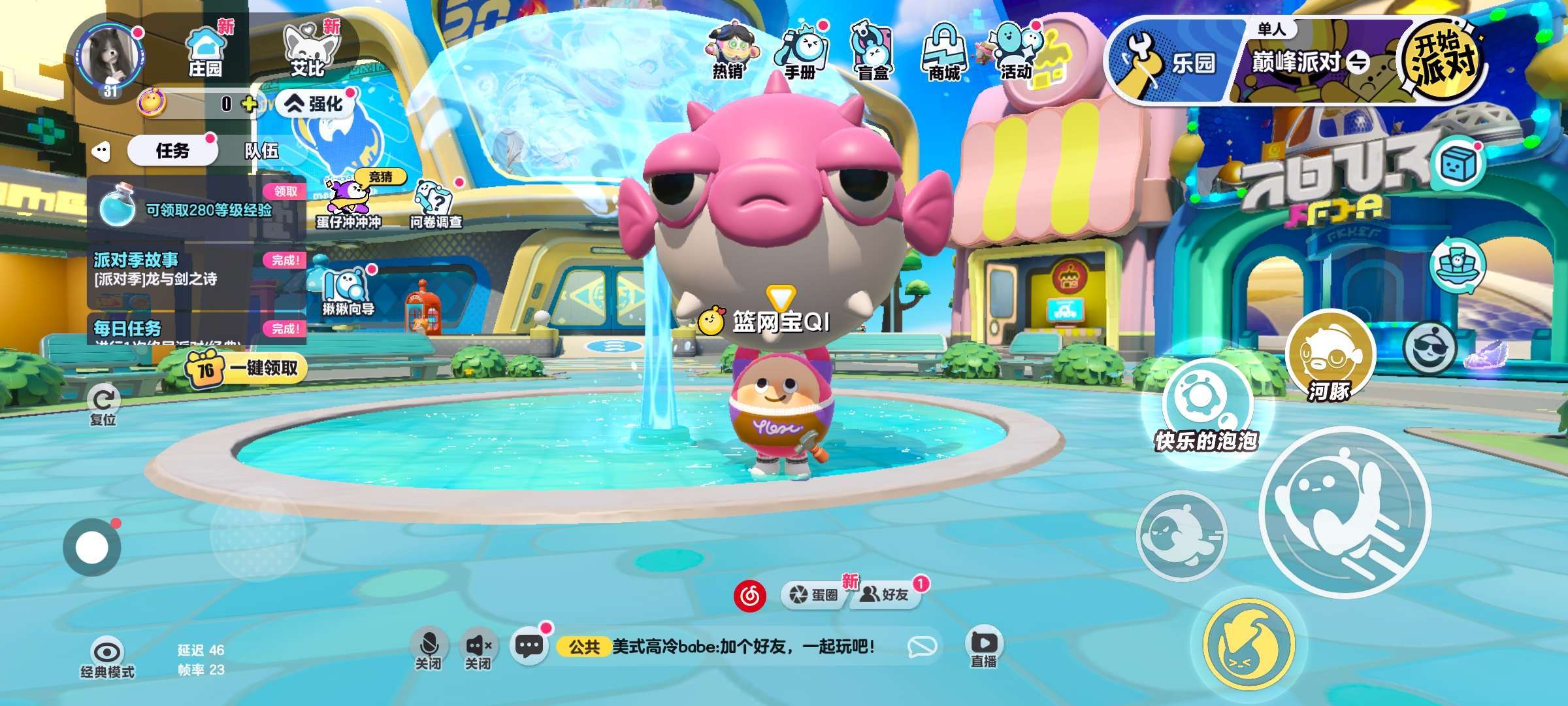Open the 蛋圈 social circle
Viewport: 1568px width, 706px height.
814,594
